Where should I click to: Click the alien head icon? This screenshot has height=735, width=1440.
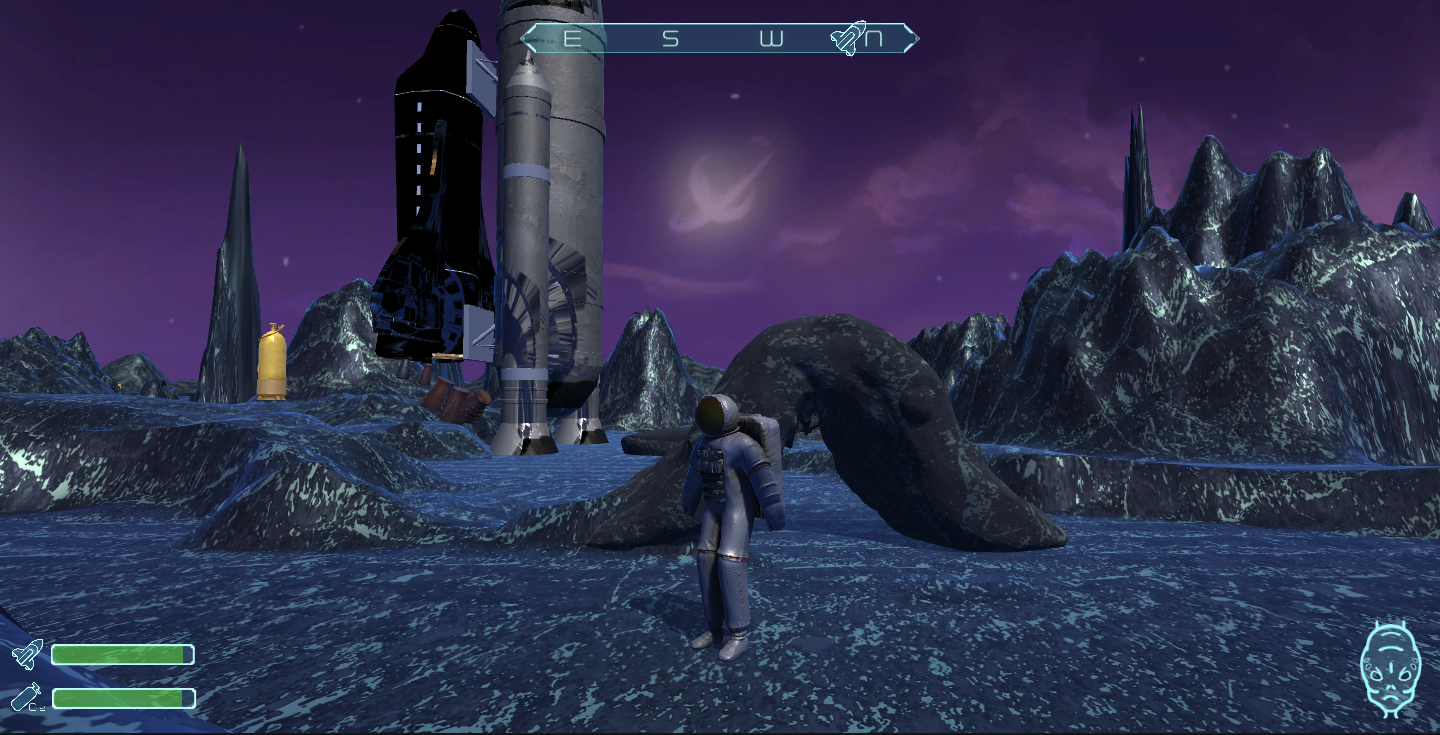(1390, 668)
